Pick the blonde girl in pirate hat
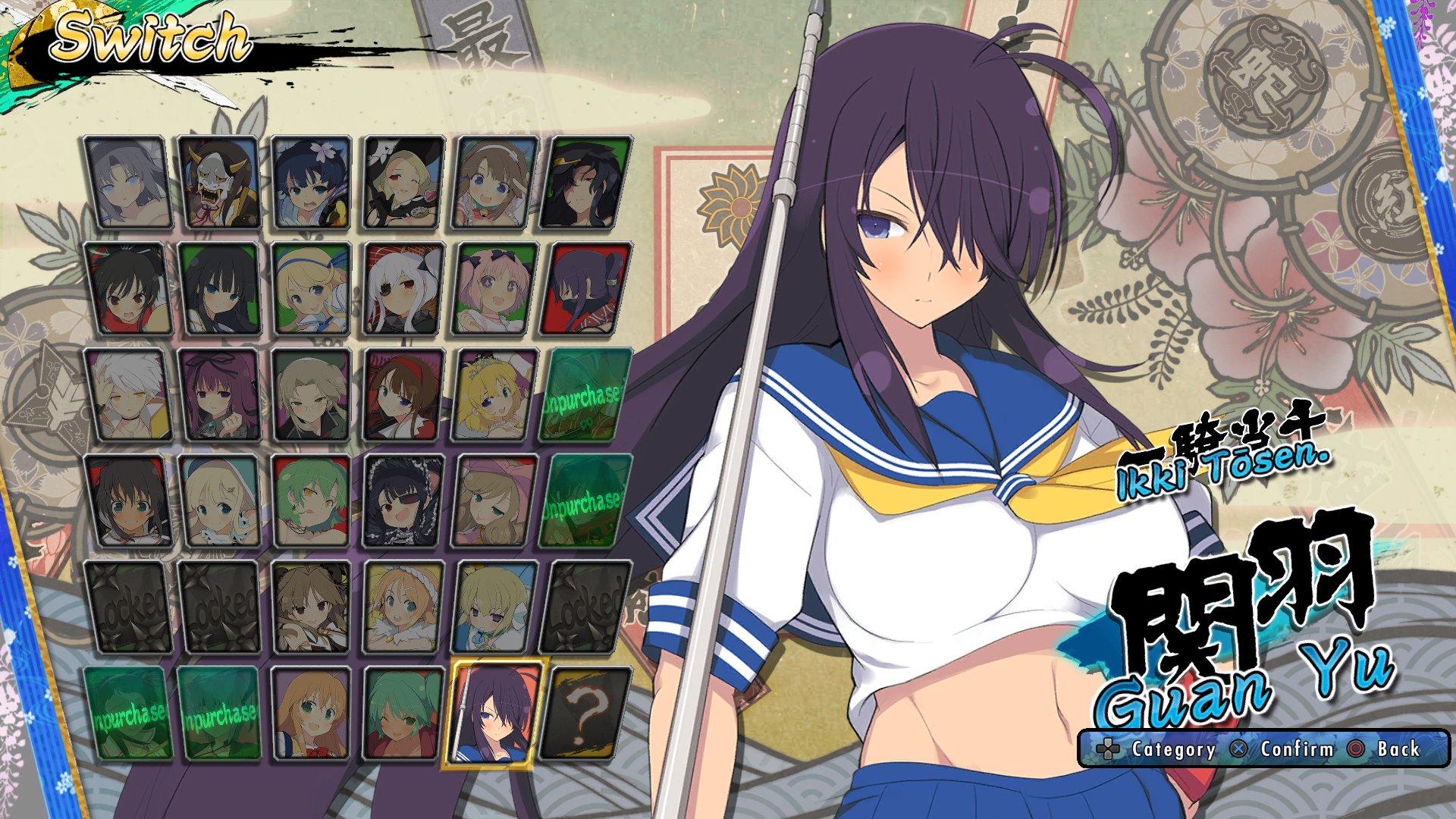 (x=403, y=182)
